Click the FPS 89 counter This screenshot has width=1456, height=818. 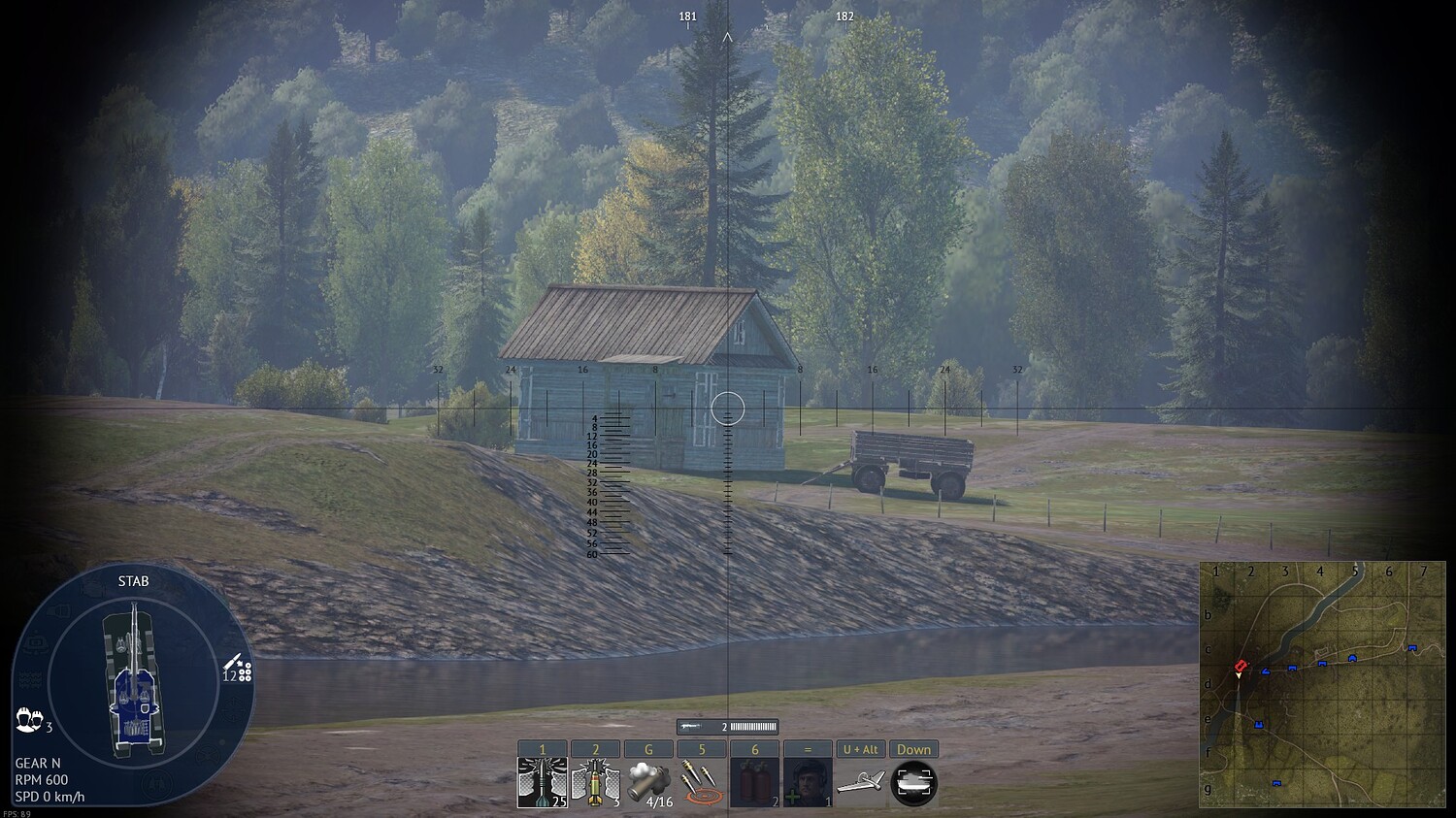17,813
